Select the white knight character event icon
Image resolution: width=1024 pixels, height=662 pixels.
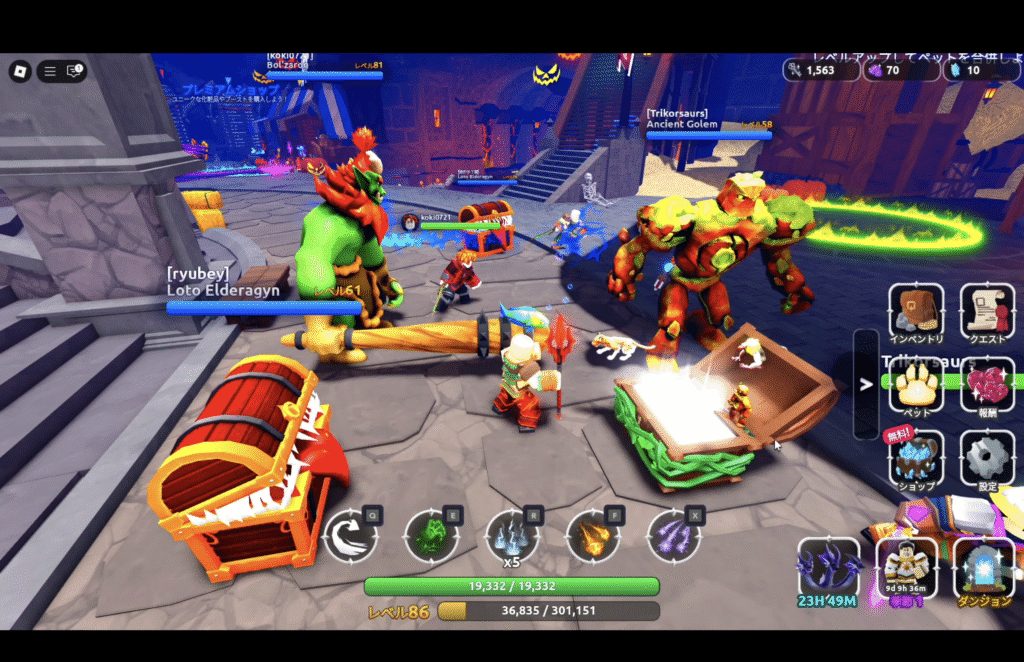(906, 568)
